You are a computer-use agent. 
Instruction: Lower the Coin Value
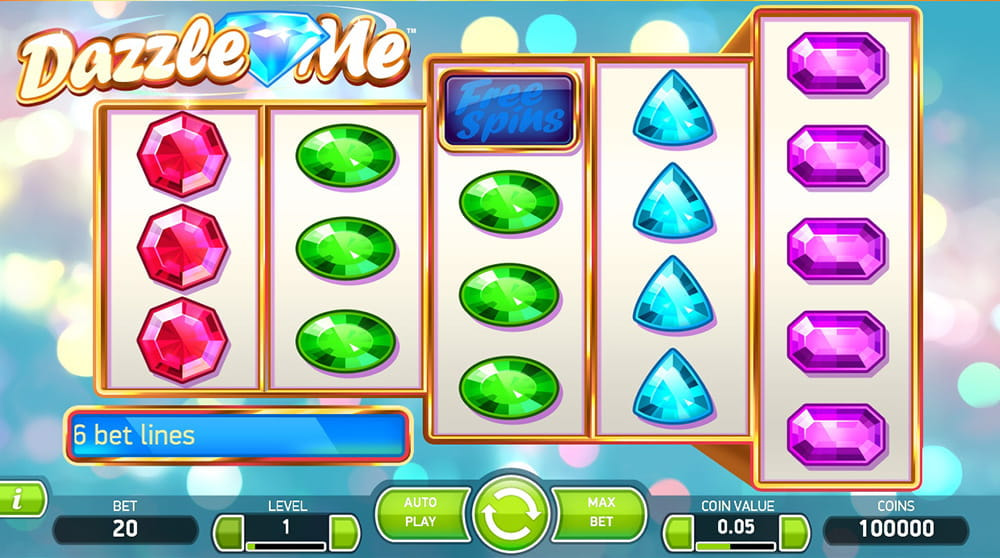[679, 531]
